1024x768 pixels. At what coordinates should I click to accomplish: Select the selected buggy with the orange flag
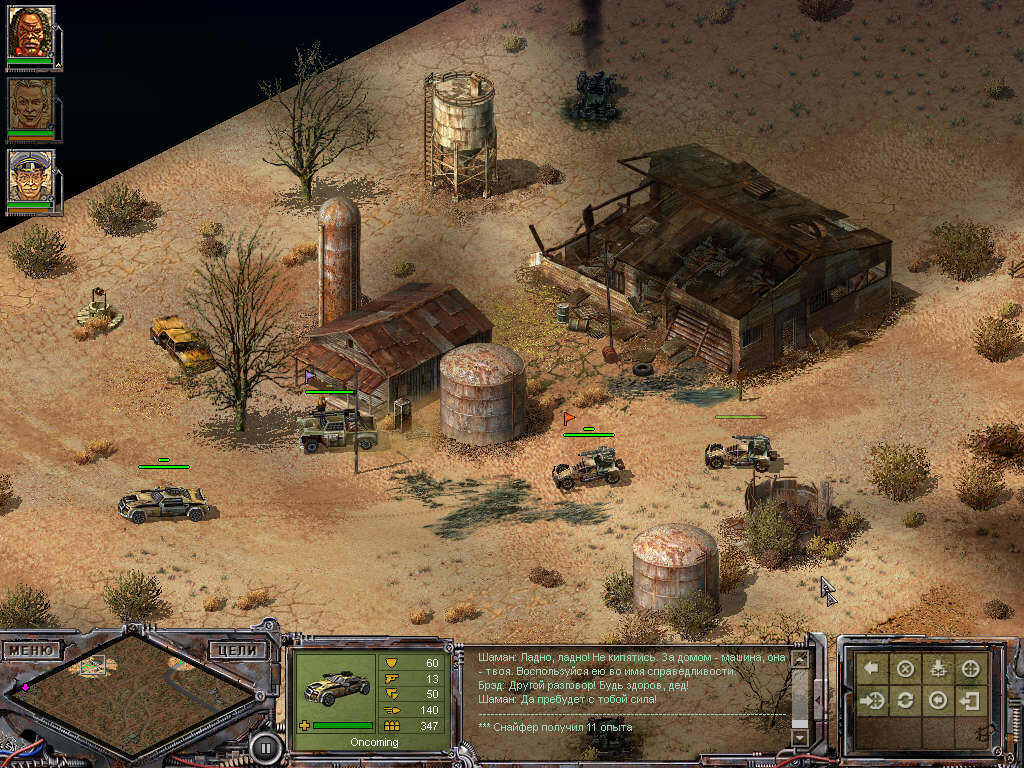point(588,466)
